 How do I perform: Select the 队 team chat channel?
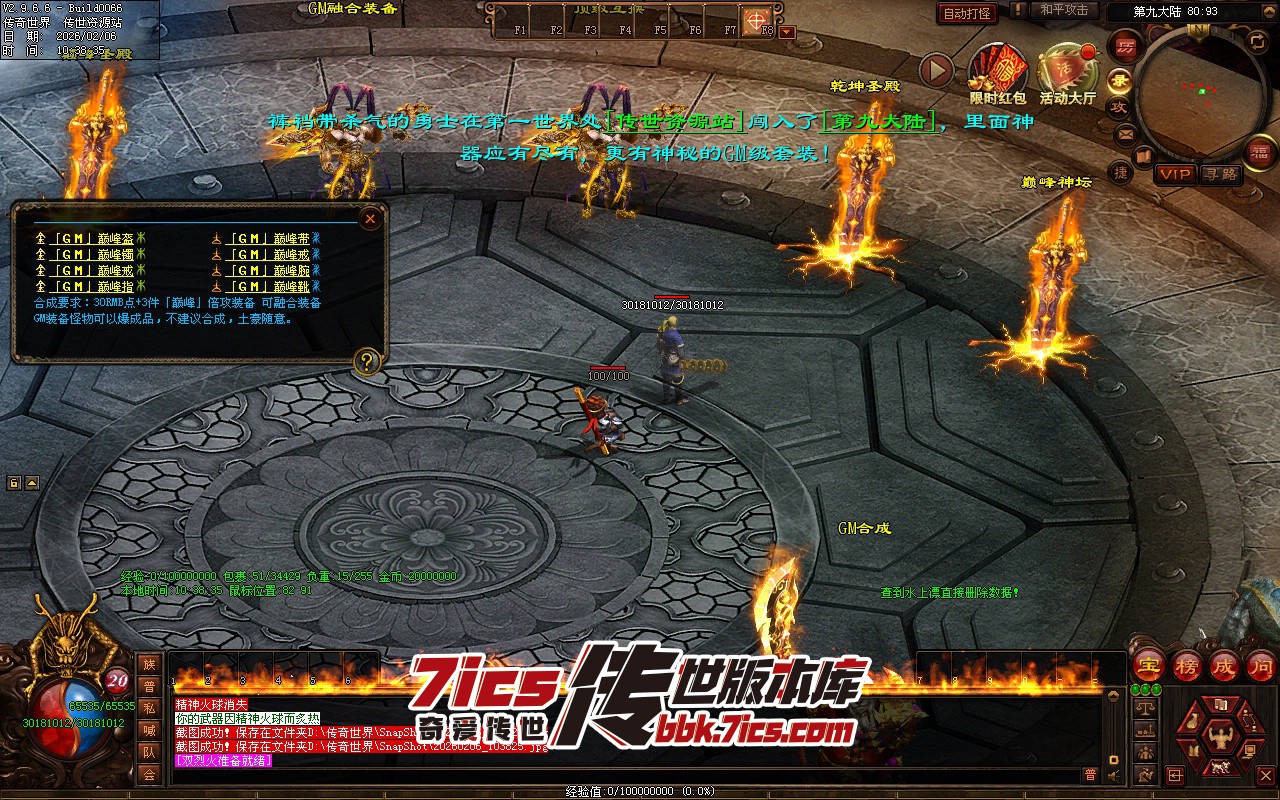tap(149, 752)
